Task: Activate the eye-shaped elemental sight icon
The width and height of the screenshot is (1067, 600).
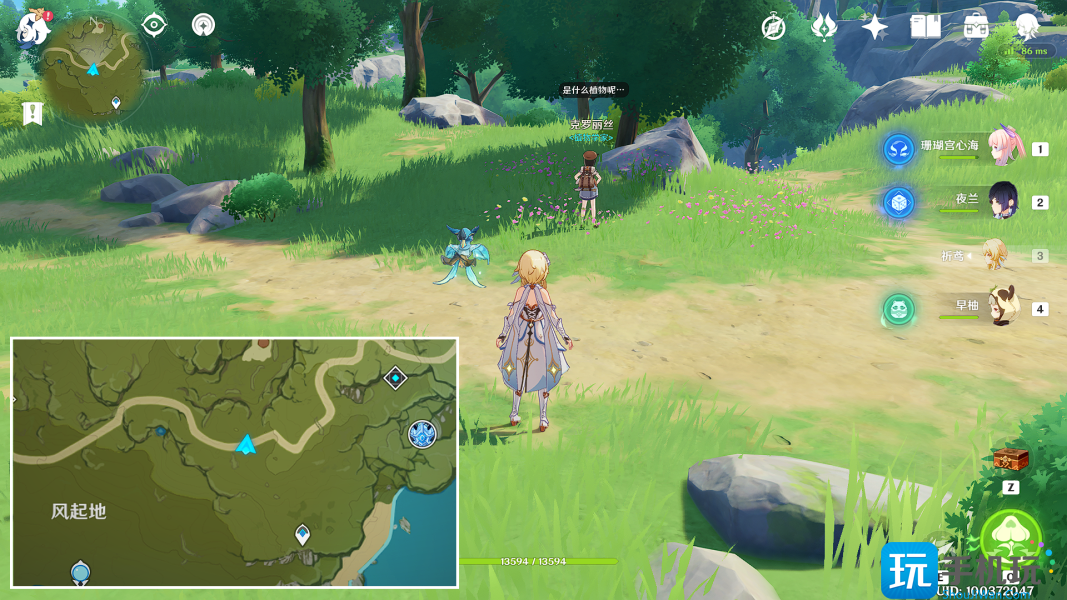Action: tap(154, 25)
